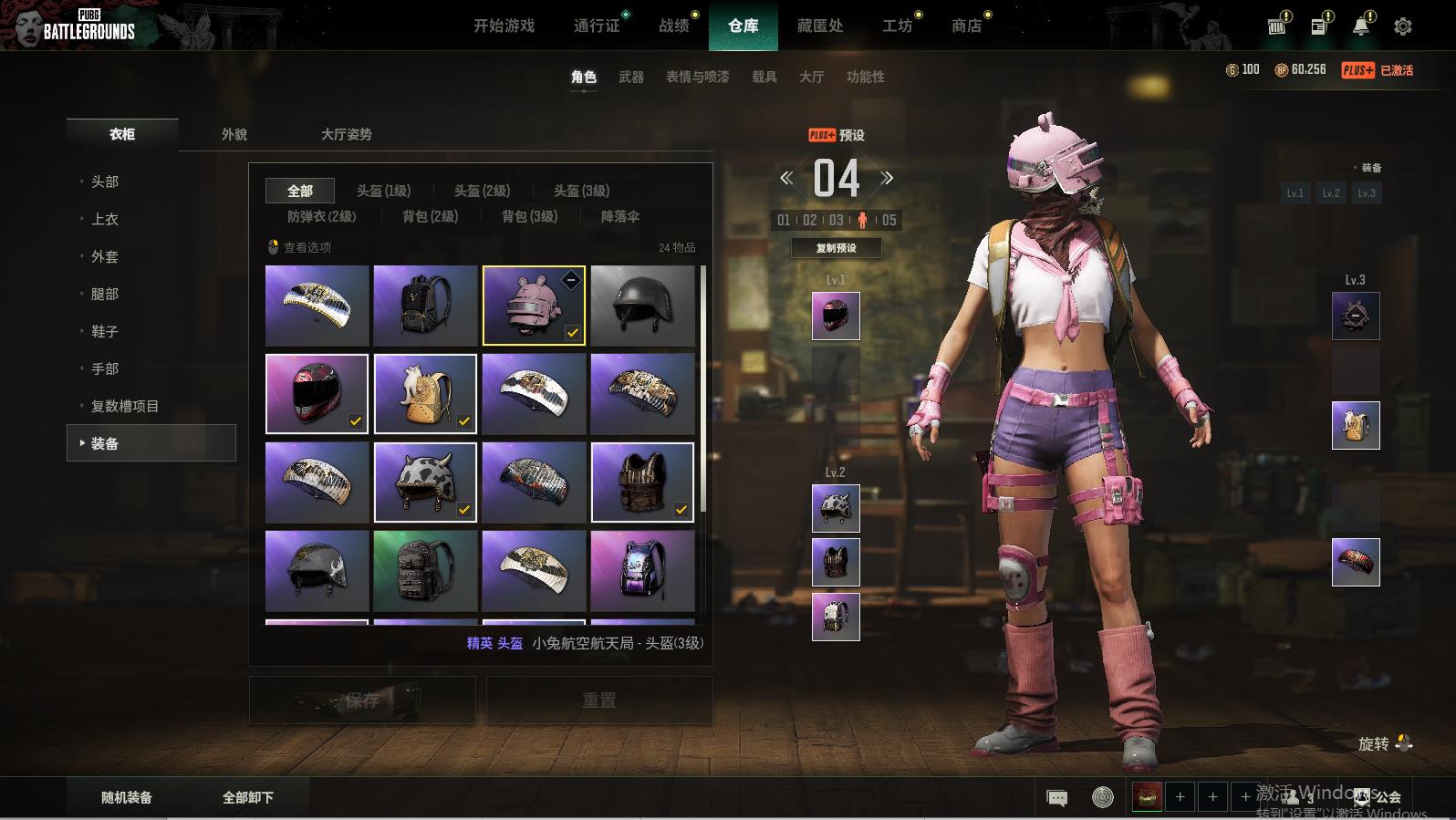Select the pink bunny helmet item
The image size is (1456, 820).
(534, 306)
